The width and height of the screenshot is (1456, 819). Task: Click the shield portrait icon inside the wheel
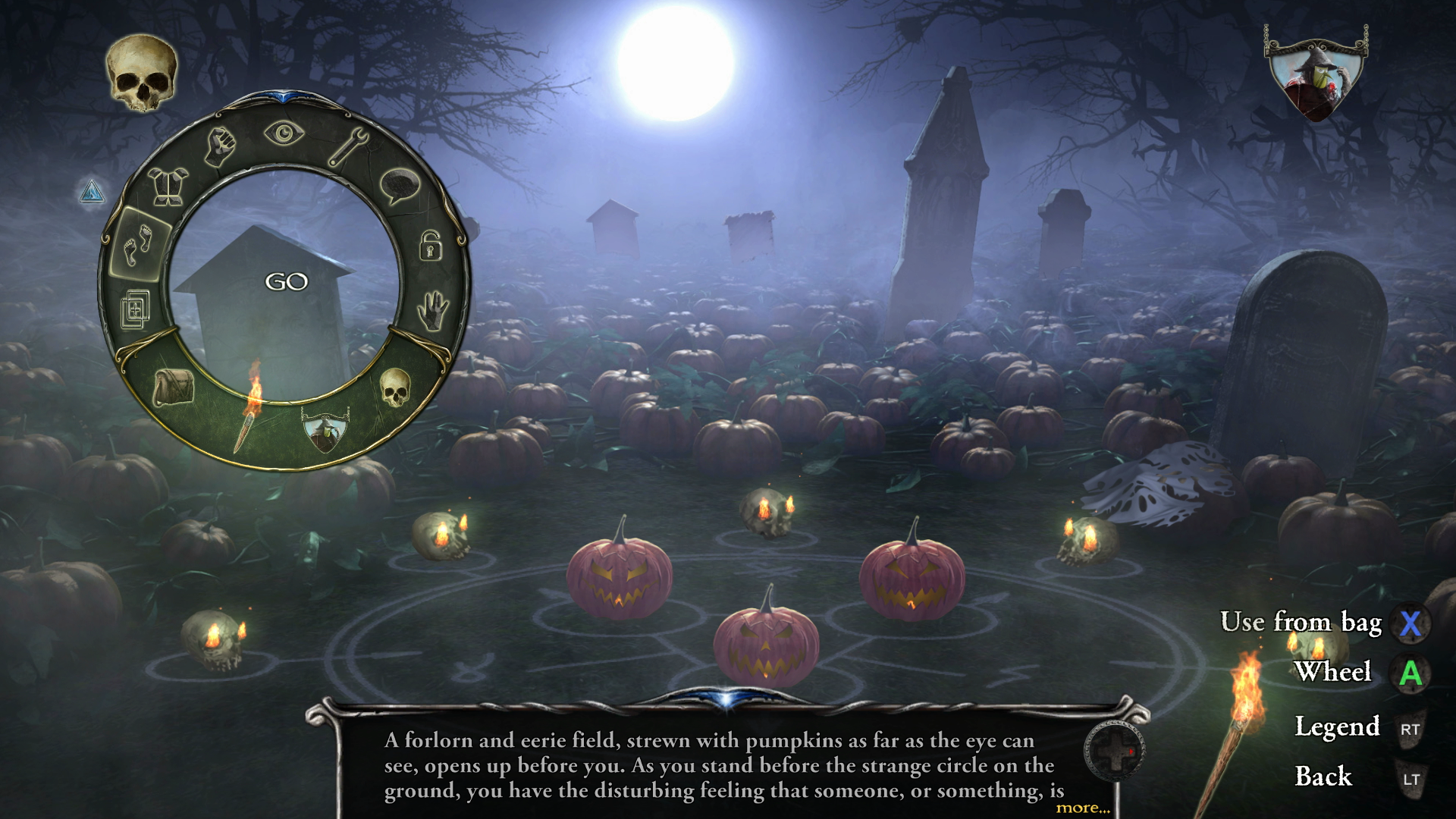pos(323,428)
